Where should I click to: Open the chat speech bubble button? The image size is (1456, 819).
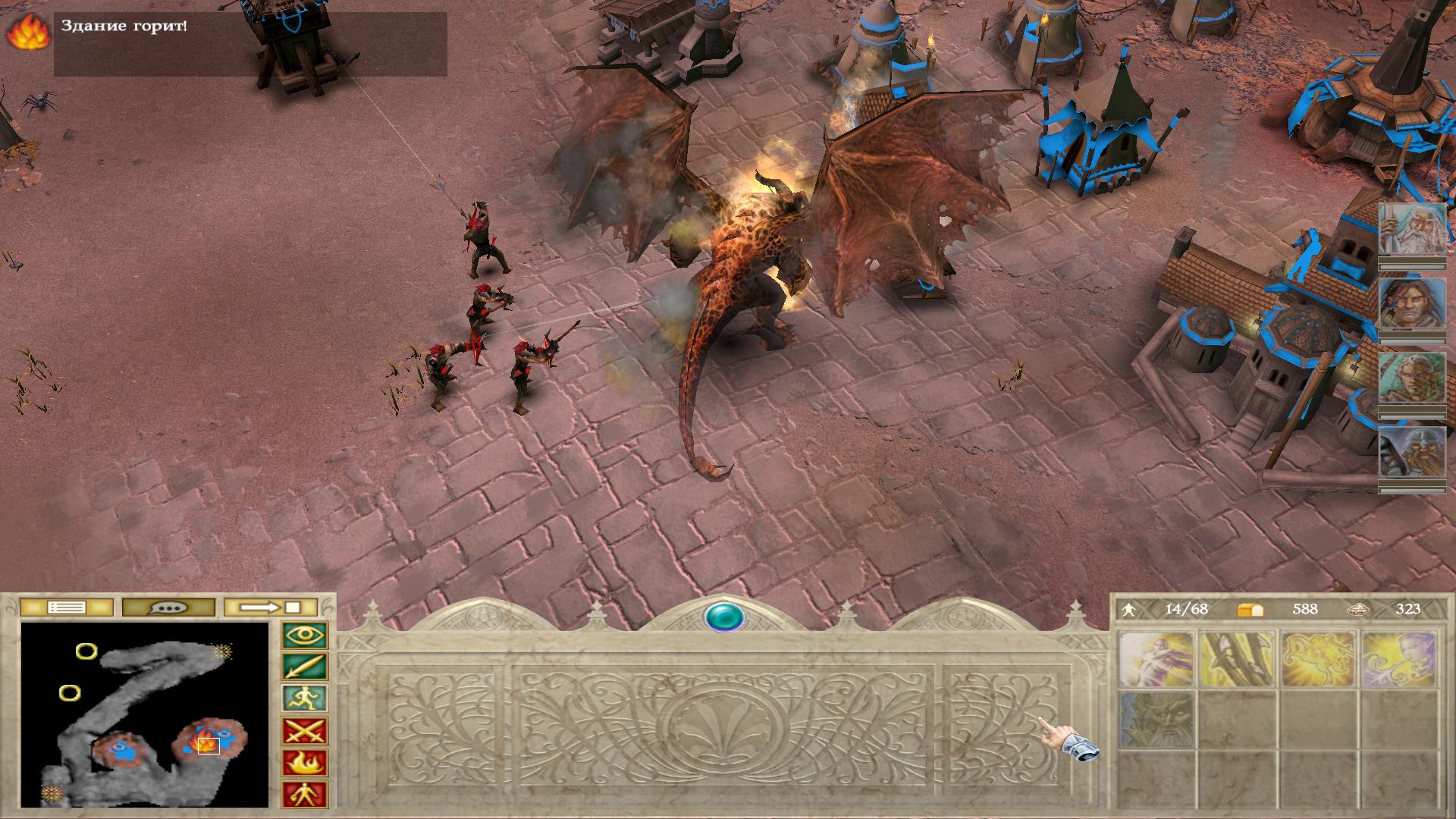click(168, 607)
